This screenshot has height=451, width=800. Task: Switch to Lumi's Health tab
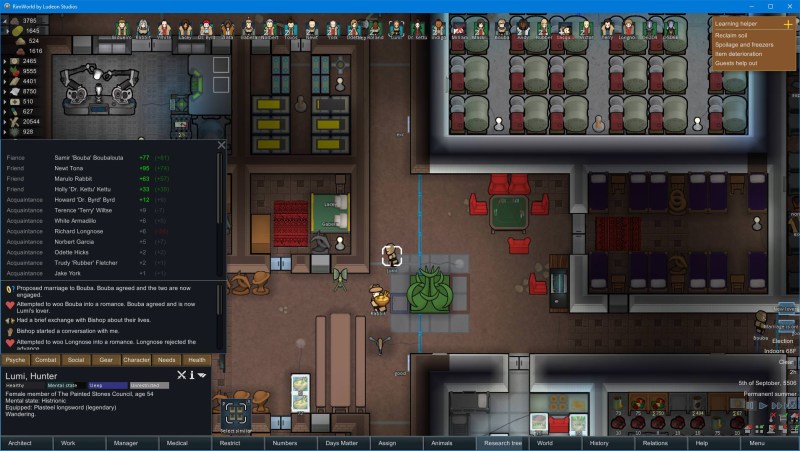(x=197, y=359)
